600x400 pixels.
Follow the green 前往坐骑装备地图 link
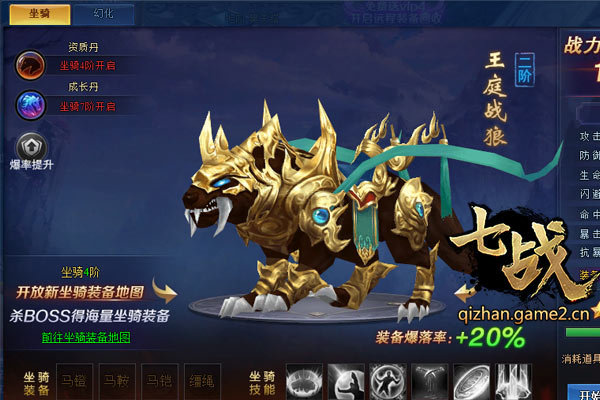[x=86, y=338]
